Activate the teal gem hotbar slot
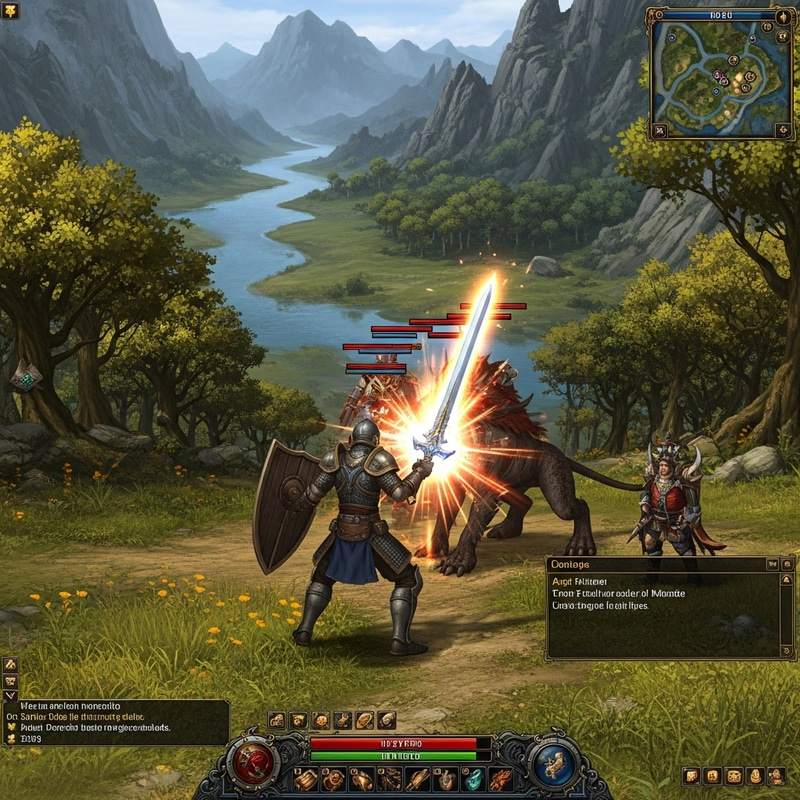800x800 pixels. click(x=473, y=779)
